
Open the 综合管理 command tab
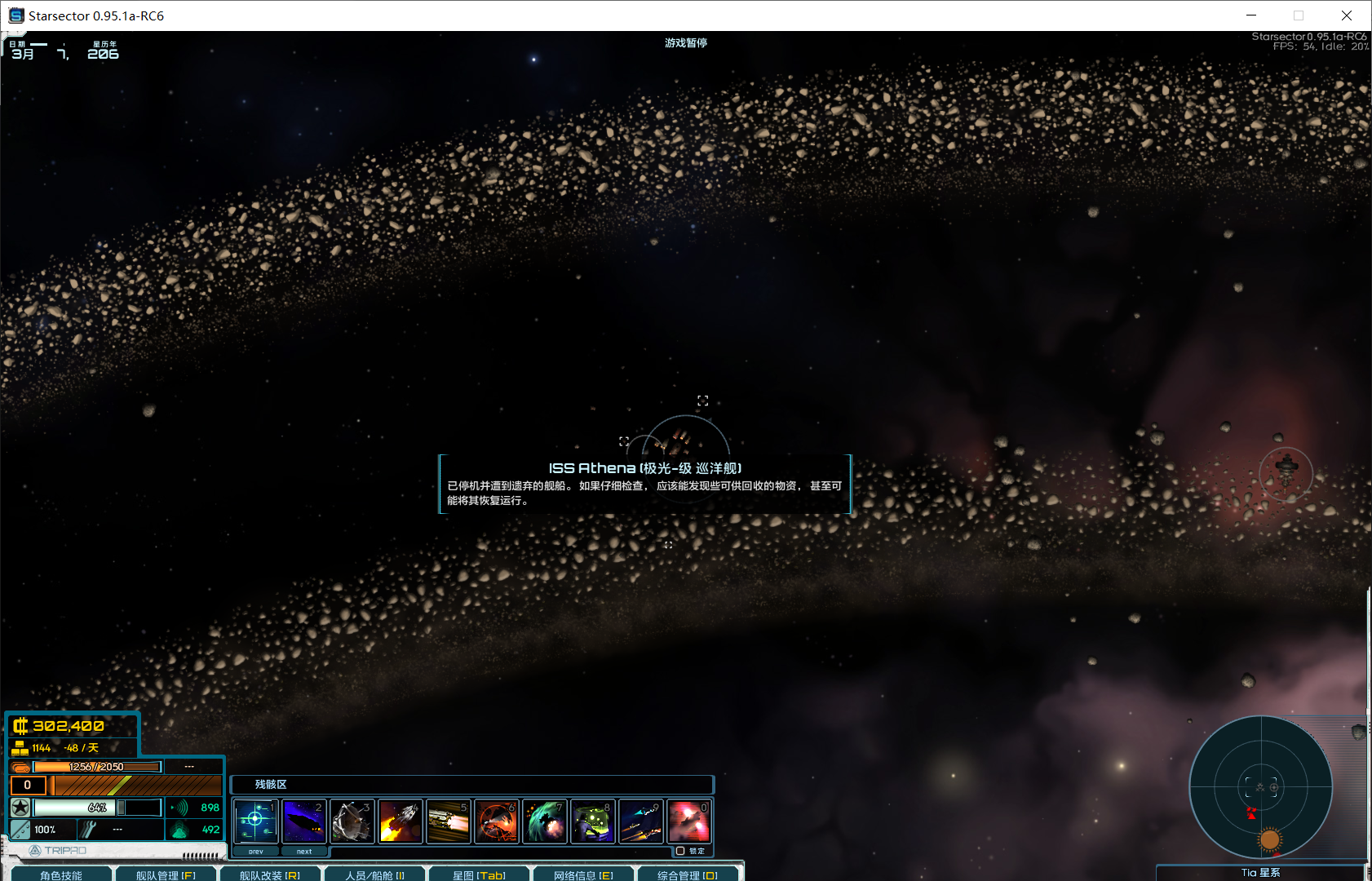pos(688,874)
